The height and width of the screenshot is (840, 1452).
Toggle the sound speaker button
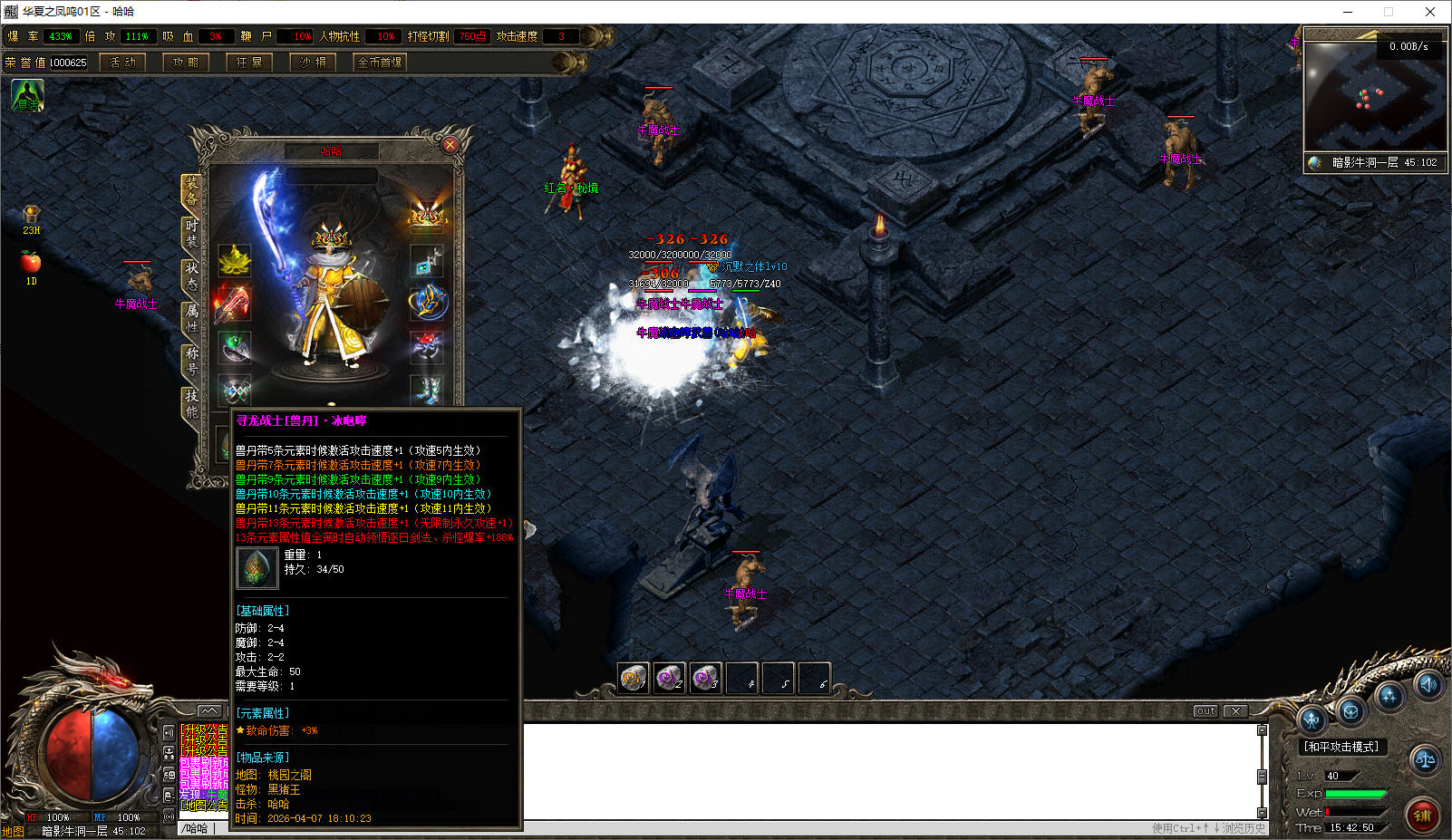[x=1428, y=685]
